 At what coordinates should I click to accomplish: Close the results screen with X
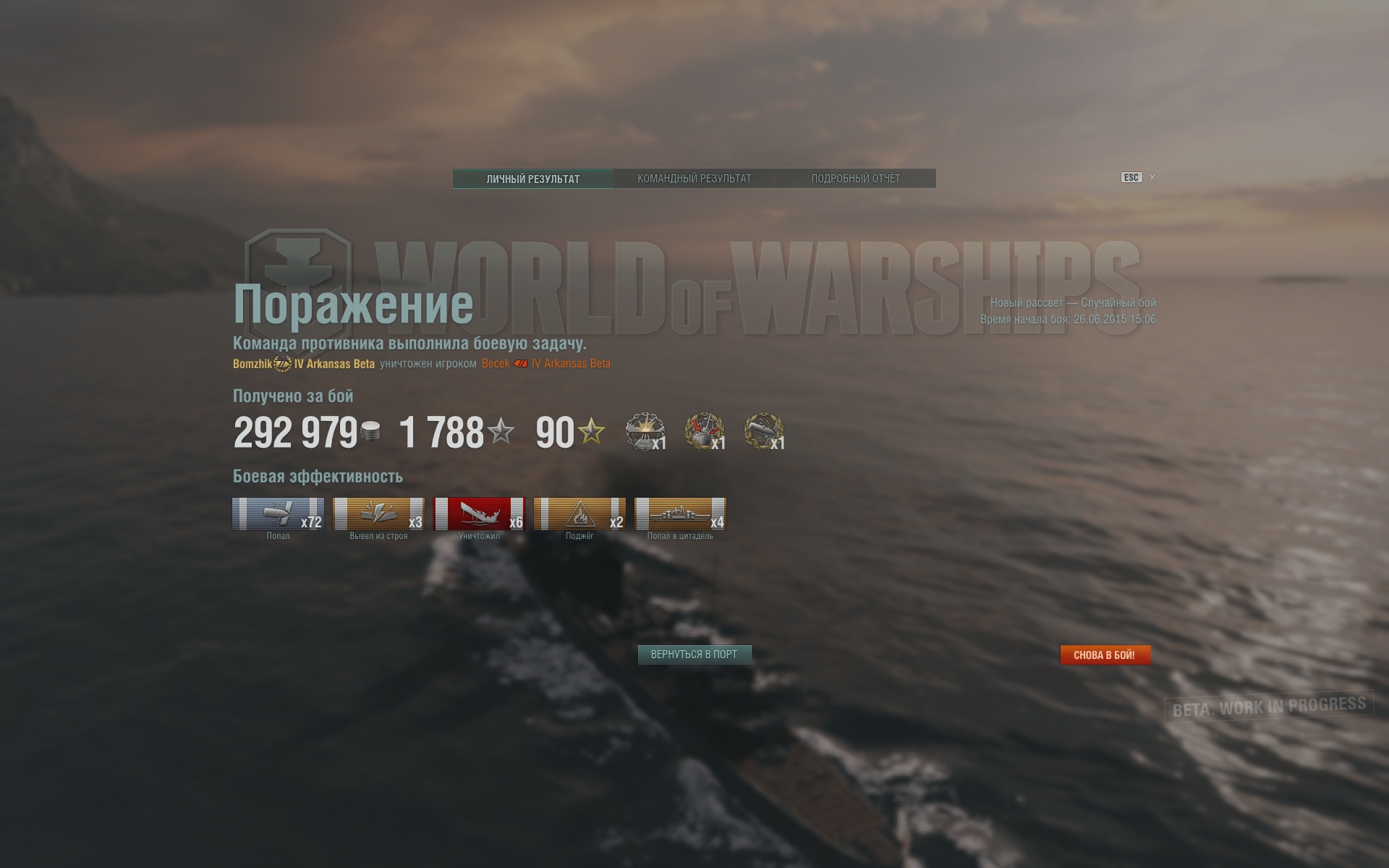coord(1152,177)
